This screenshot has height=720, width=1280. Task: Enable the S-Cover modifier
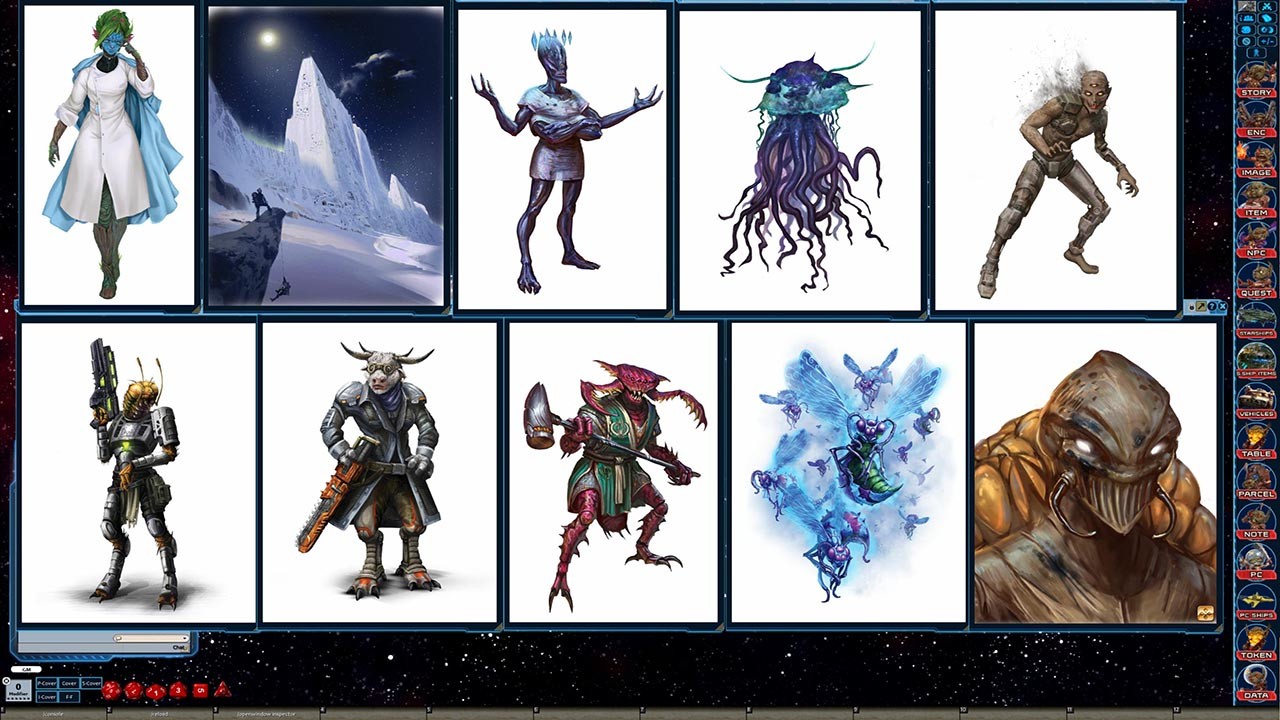click(90, 683)
